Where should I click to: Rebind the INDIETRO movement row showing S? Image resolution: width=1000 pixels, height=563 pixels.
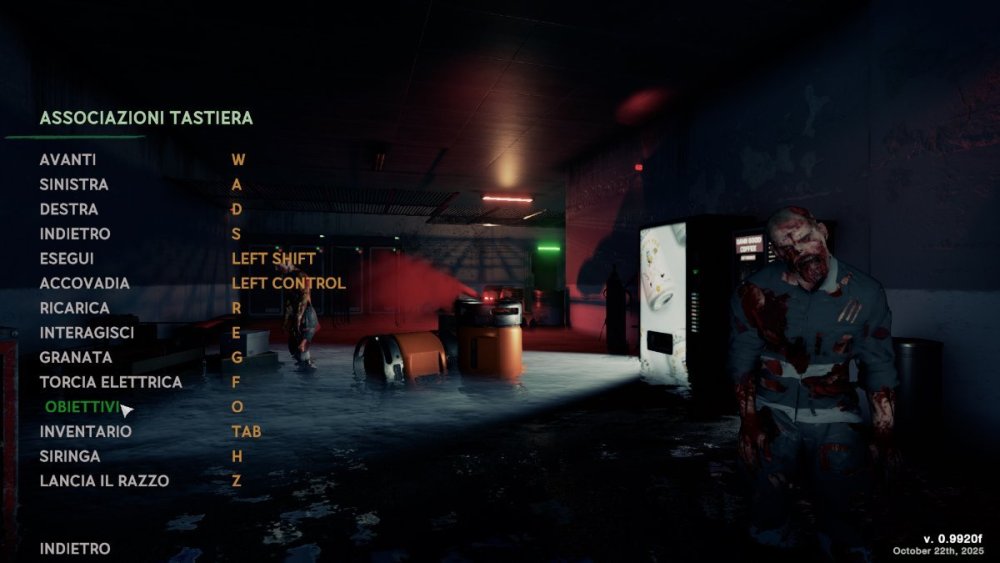[x=75, y=234]
